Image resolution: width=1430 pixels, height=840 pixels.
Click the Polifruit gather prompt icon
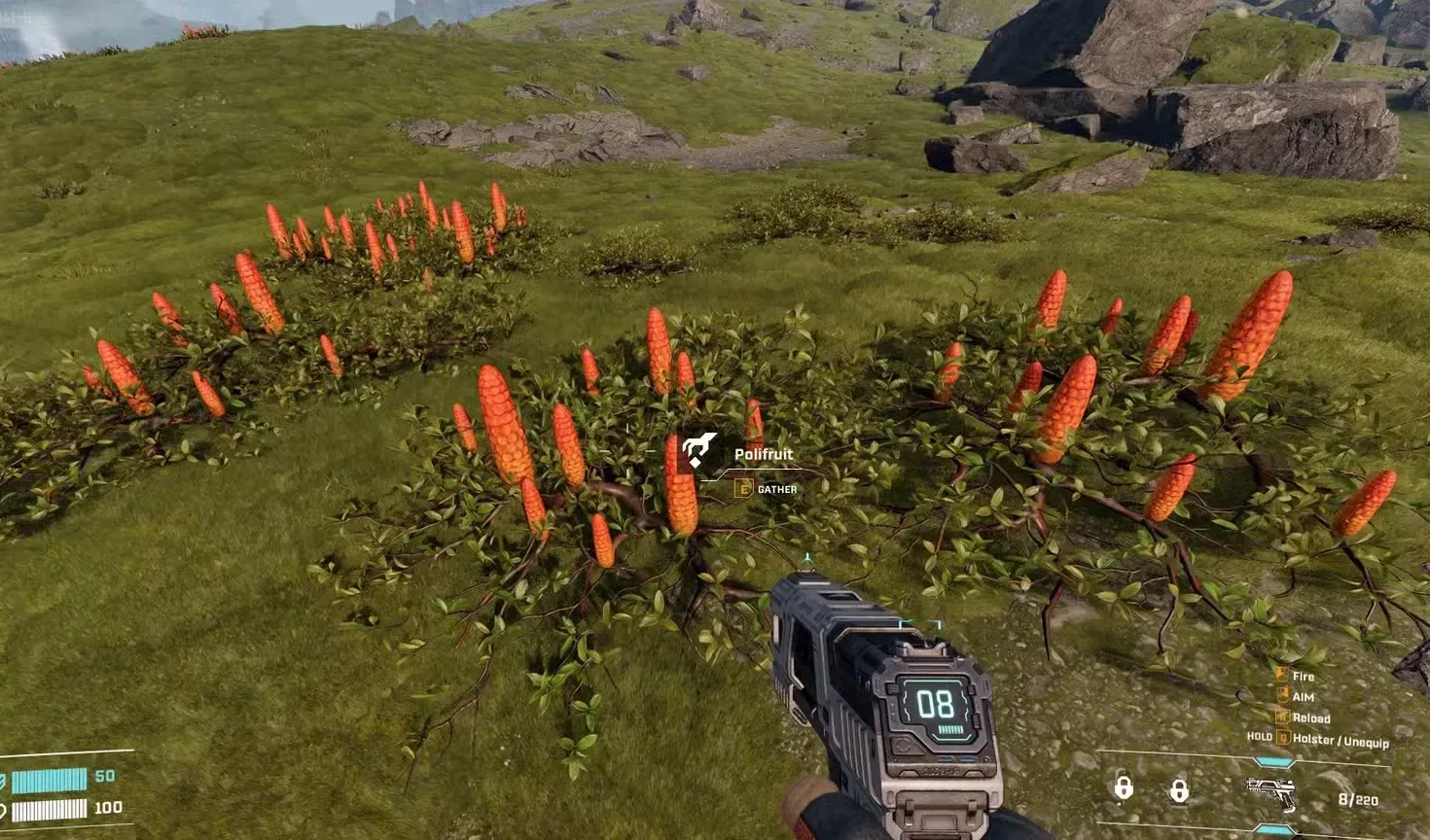(697, 448)
